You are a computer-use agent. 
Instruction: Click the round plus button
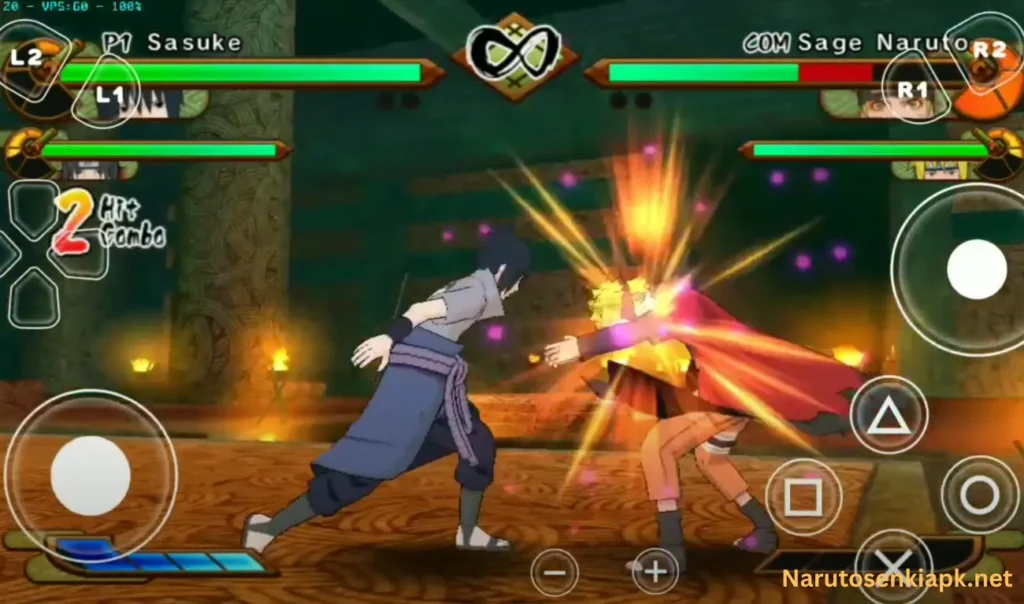655,572
